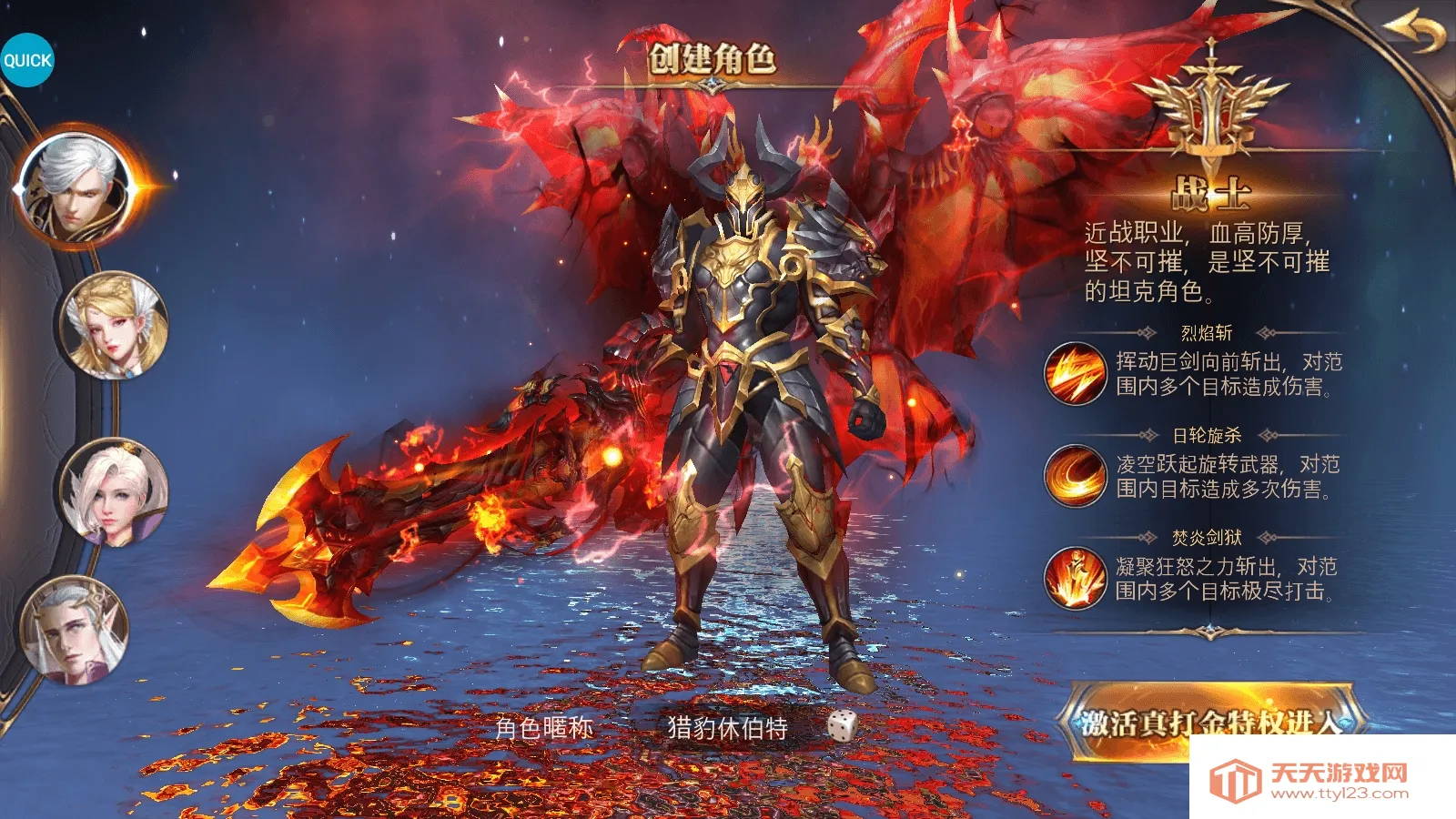Select the elf-eared male character portrait

pyautogui.click(x=75, y=631)
